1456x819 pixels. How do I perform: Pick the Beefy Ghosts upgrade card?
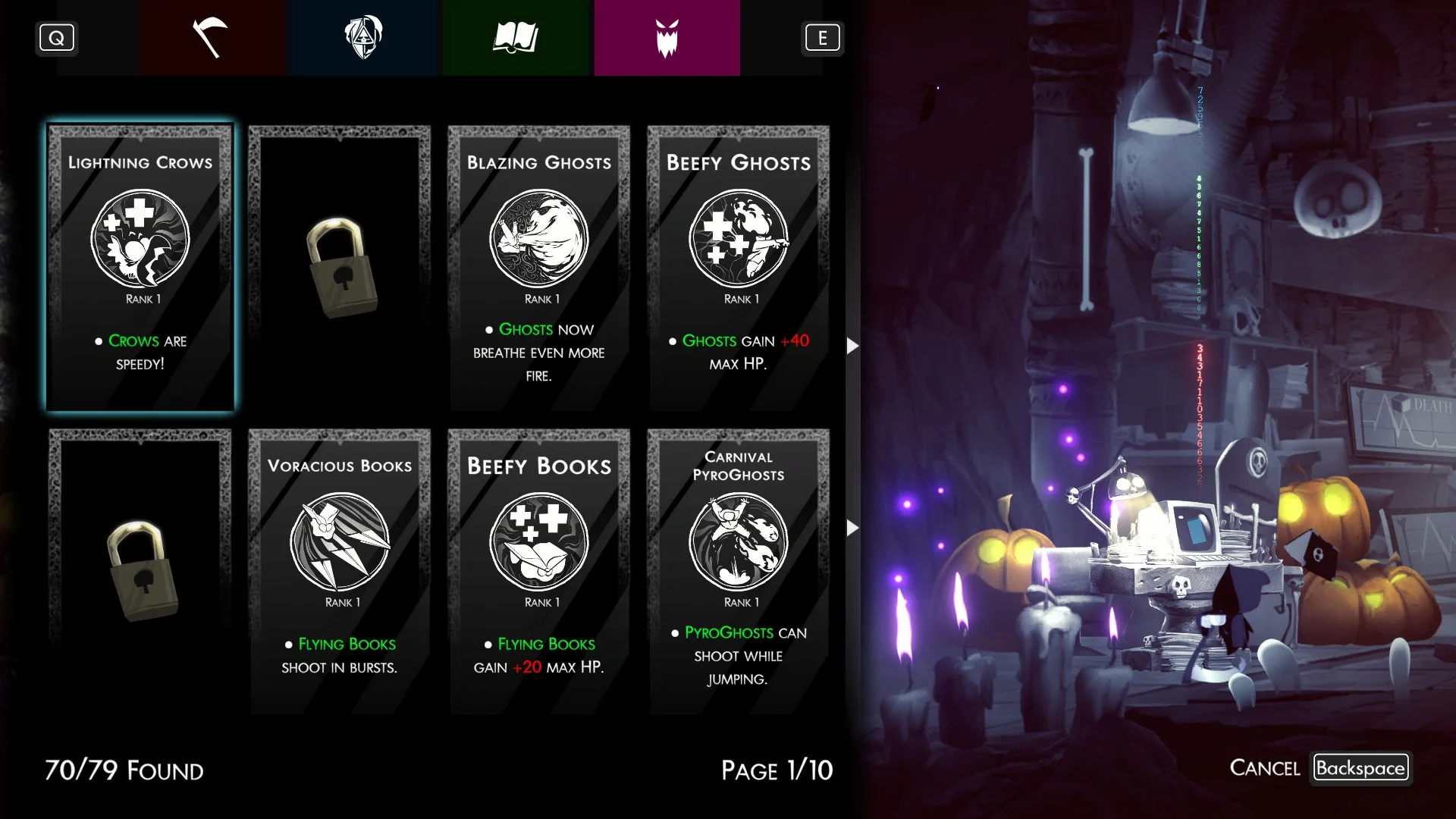coord(738,267)
